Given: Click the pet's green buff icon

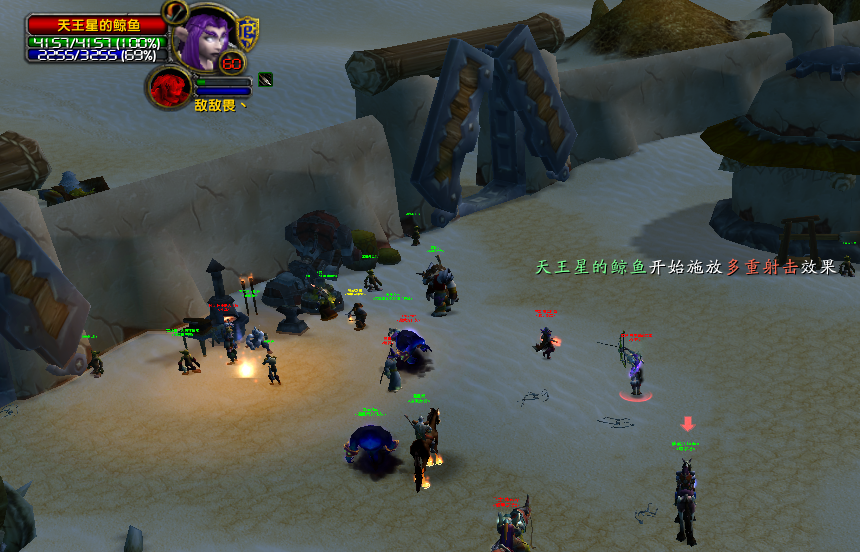Looking at the screenshot, I should [x=265, y=80].
